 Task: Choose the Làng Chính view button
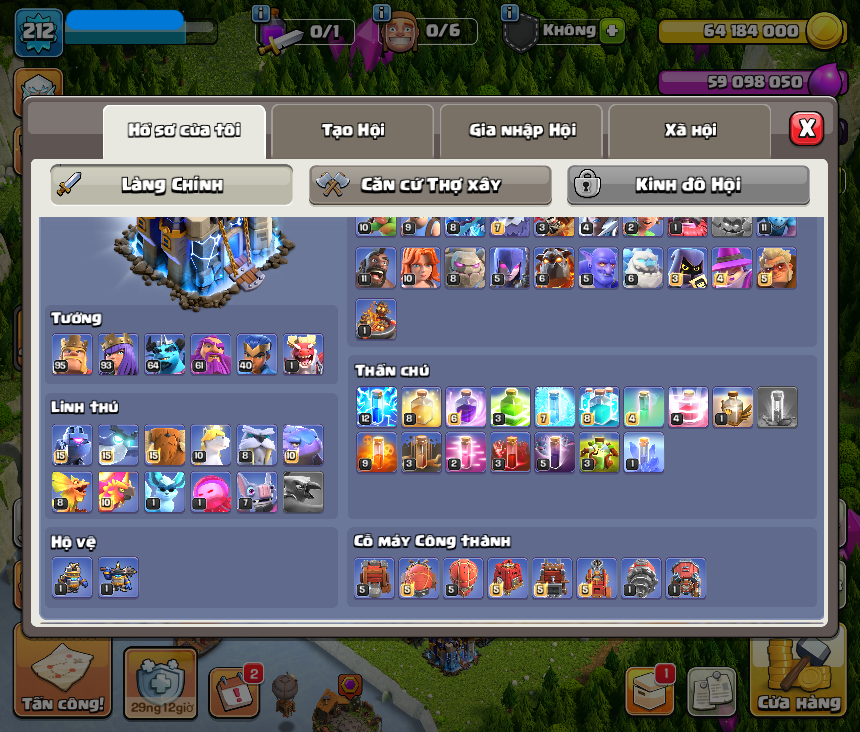[x=171, y=185]
